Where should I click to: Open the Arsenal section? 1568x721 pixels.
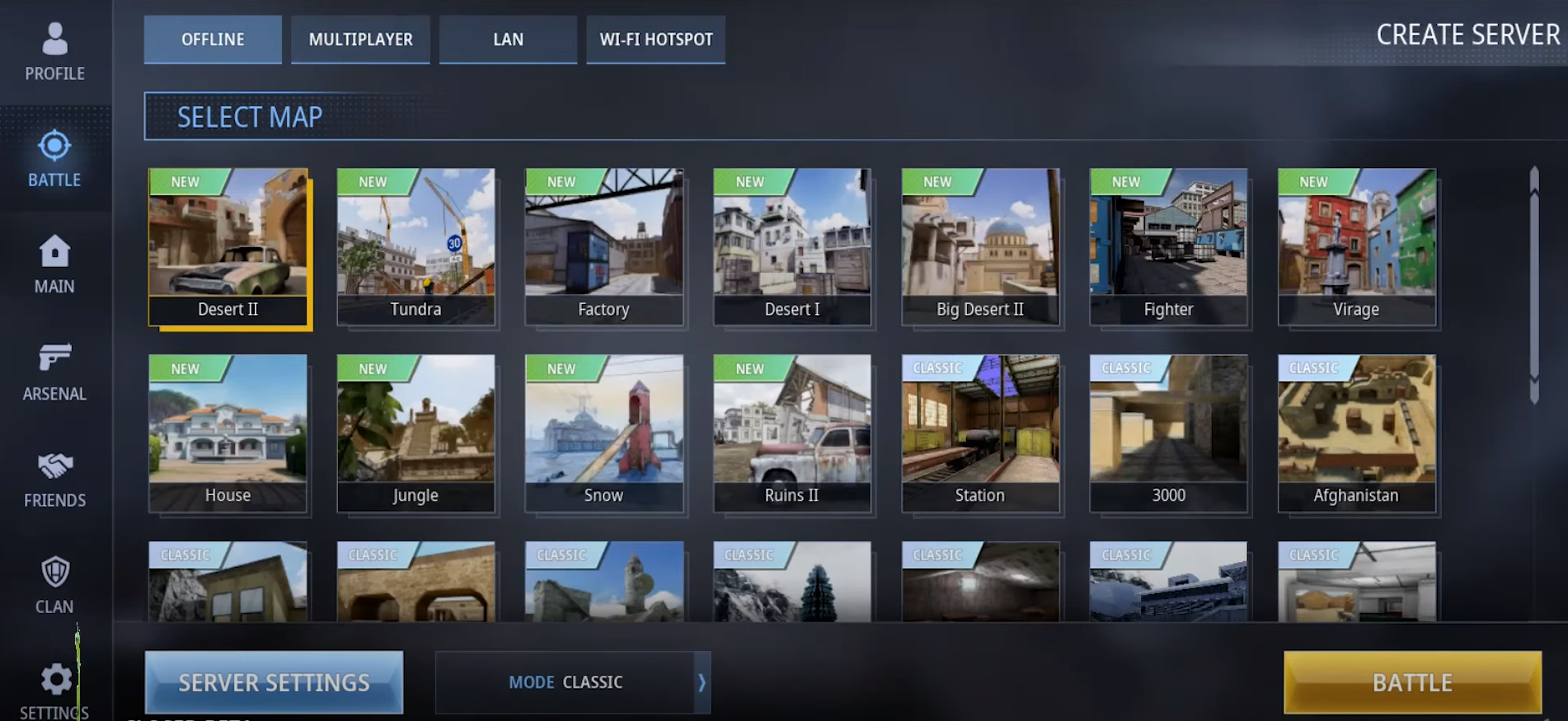tap(54, 372)
